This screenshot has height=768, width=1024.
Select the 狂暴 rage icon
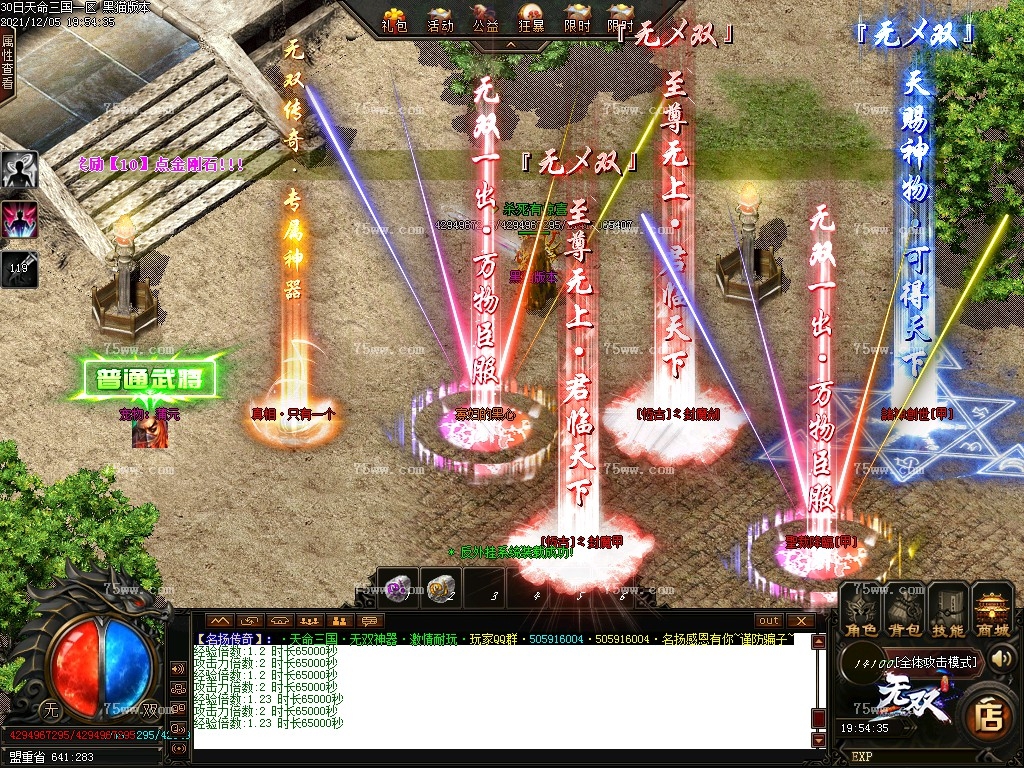[x=531, y=18]
